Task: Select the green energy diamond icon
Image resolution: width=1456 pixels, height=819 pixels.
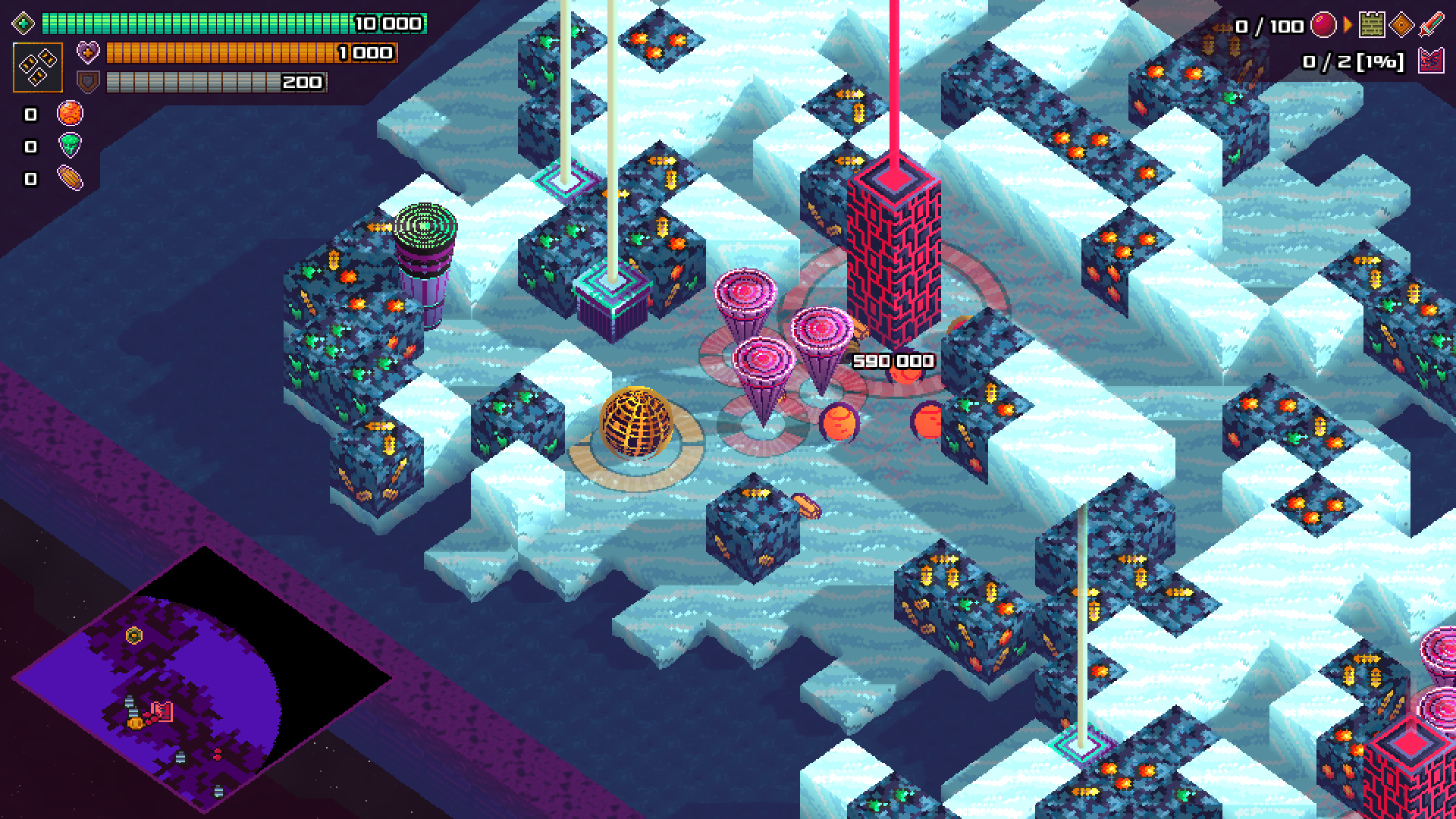Action: coord(24,24)
